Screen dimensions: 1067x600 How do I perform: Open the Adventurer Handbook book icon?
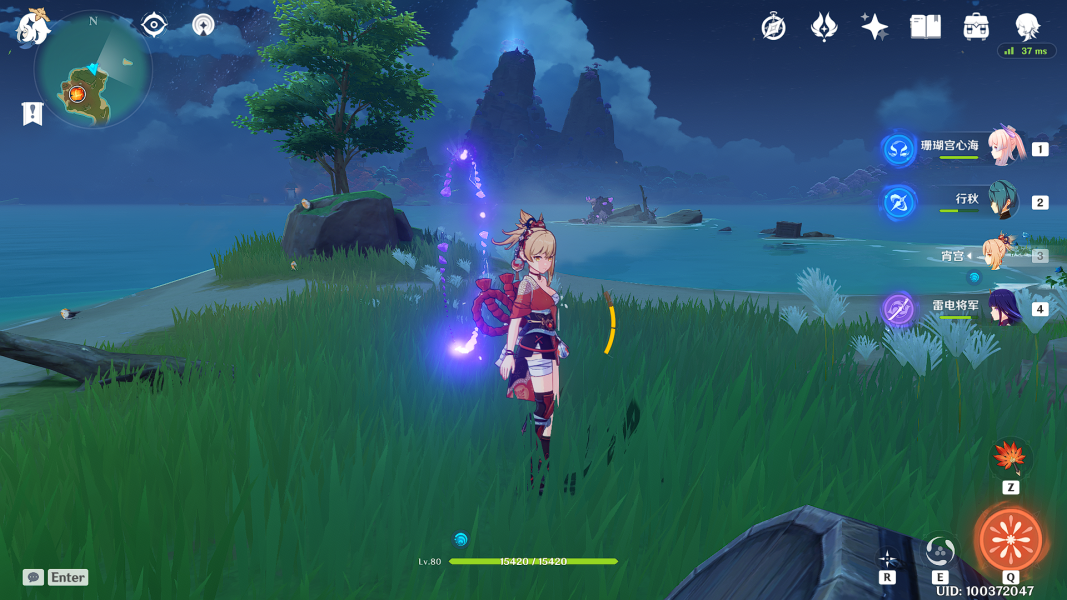click(x=925, y=27)
